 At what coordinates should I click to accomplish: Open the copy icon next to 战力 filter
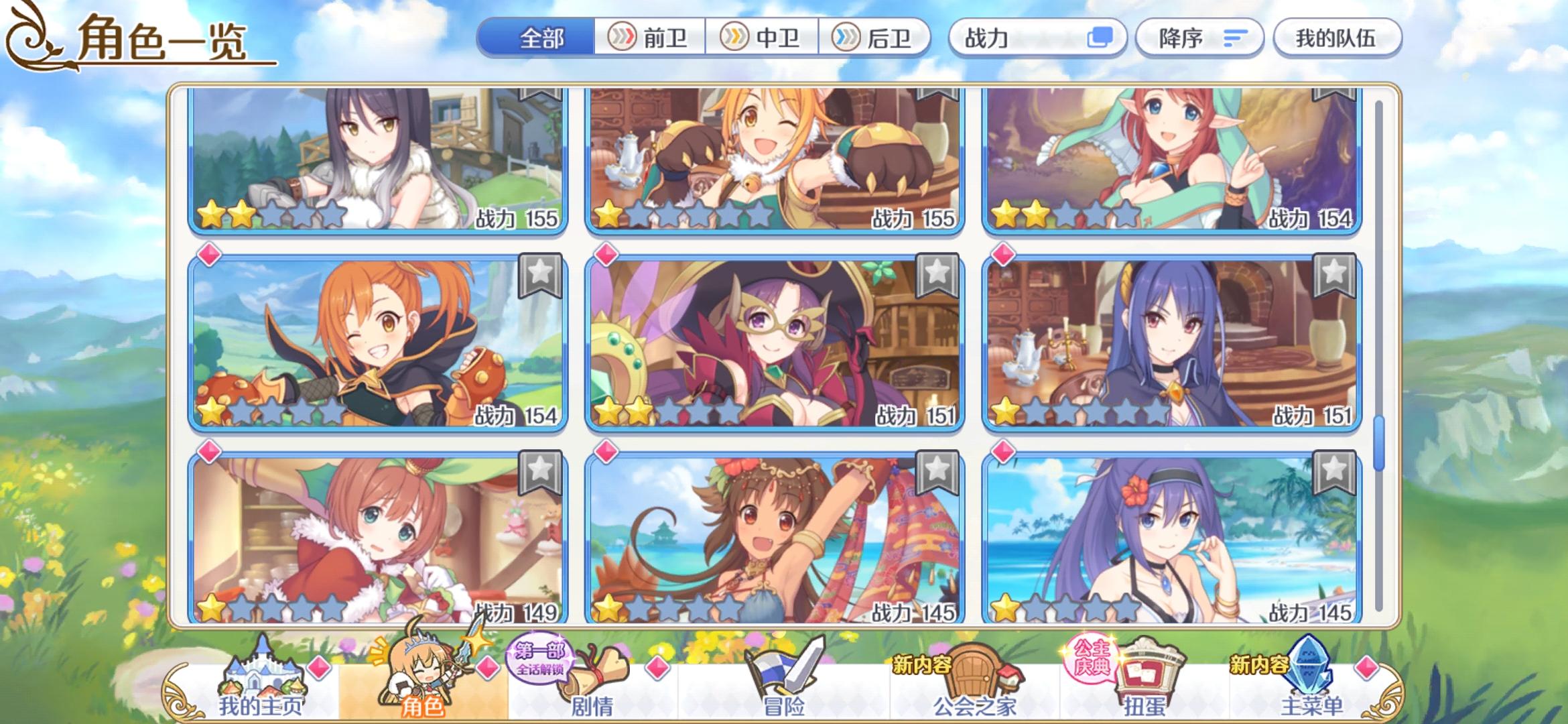click(1106, 38)
